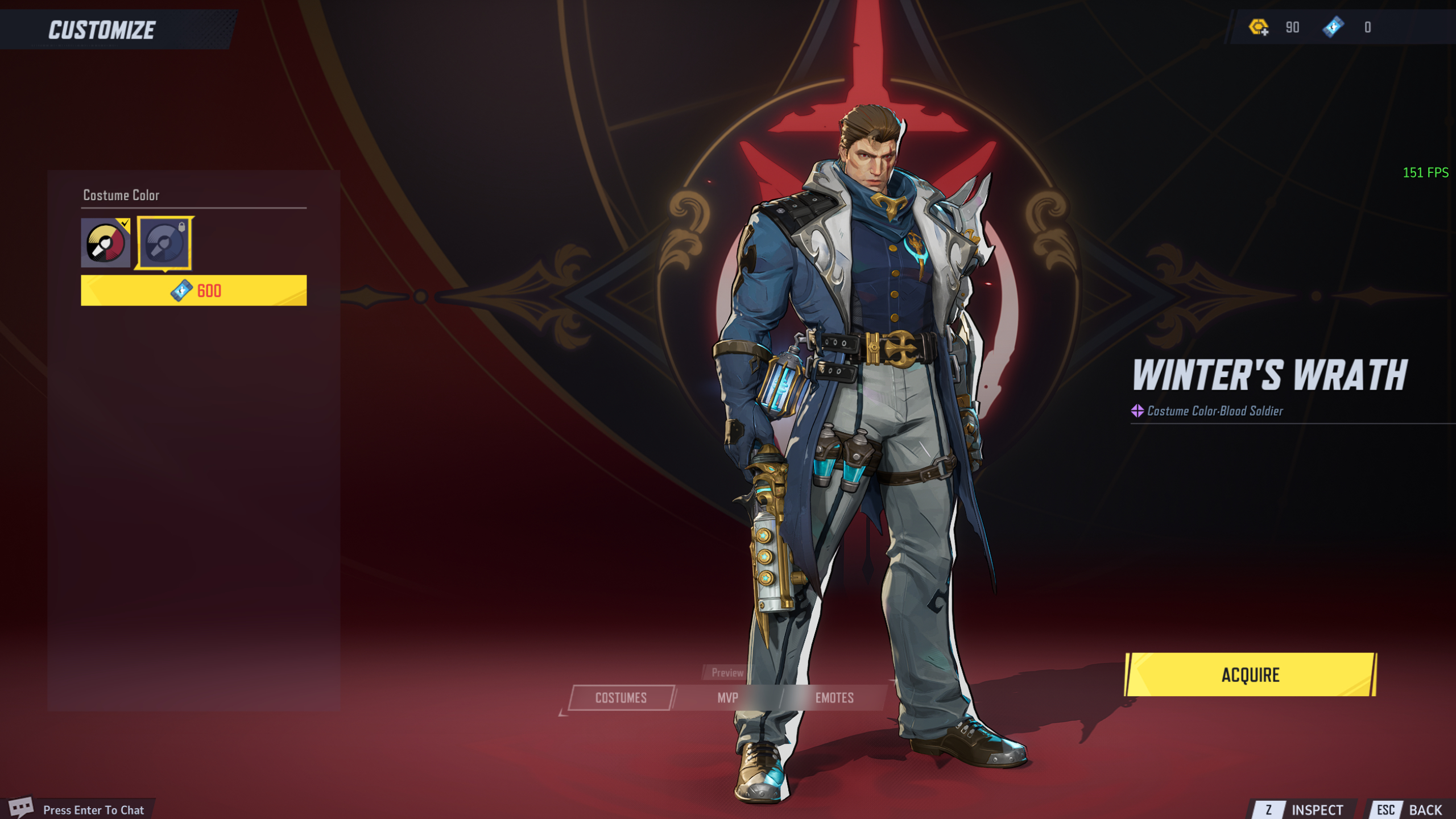
Task: Show the EMOTES tab
Action: pyautogui.click(x=834, y=698)
